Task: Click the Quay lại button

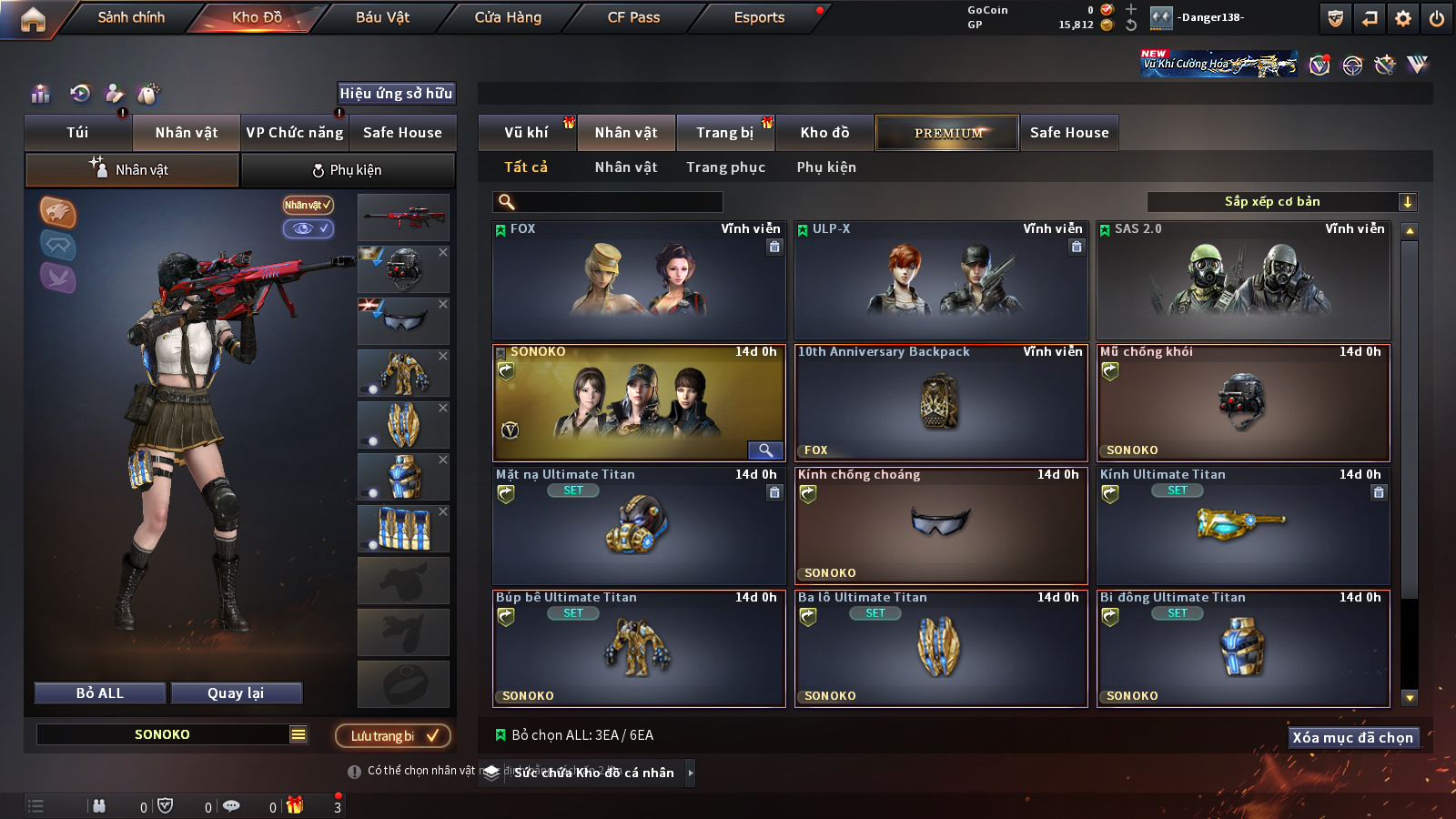Action: click(236, 693)
